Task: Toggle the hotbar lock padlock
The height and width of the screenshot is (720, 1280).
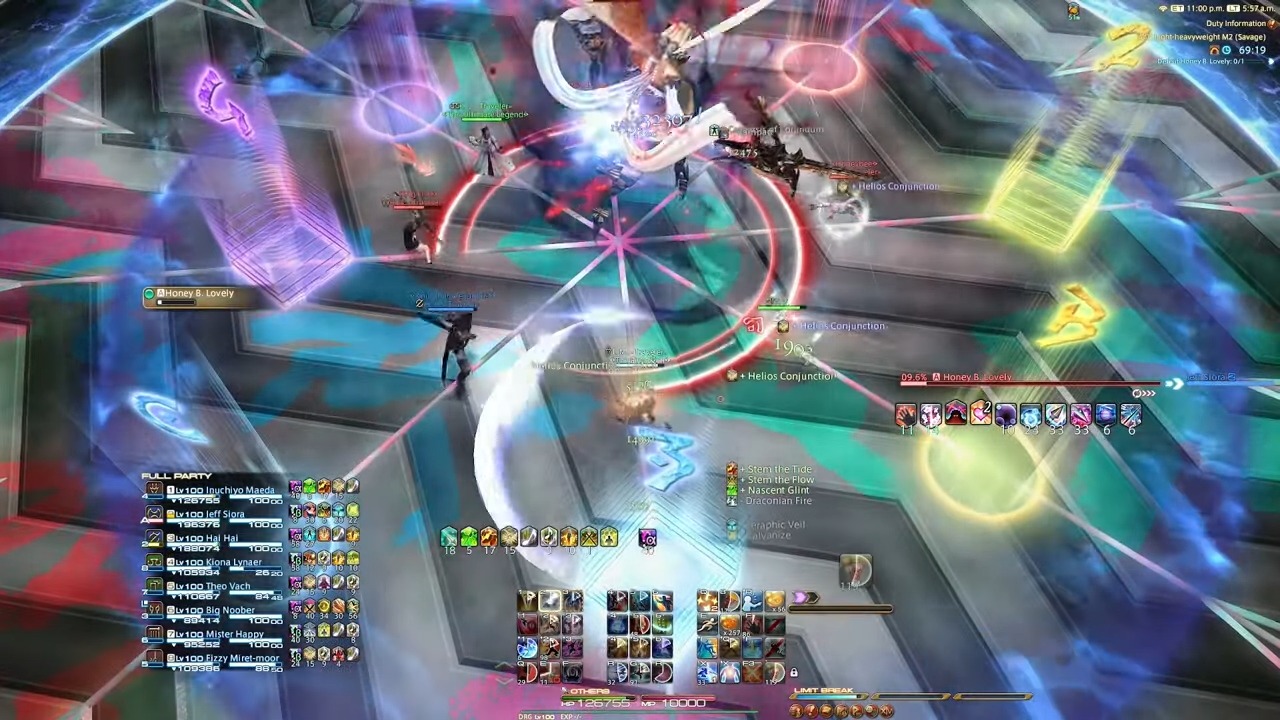Action: (x=794, y=673)
